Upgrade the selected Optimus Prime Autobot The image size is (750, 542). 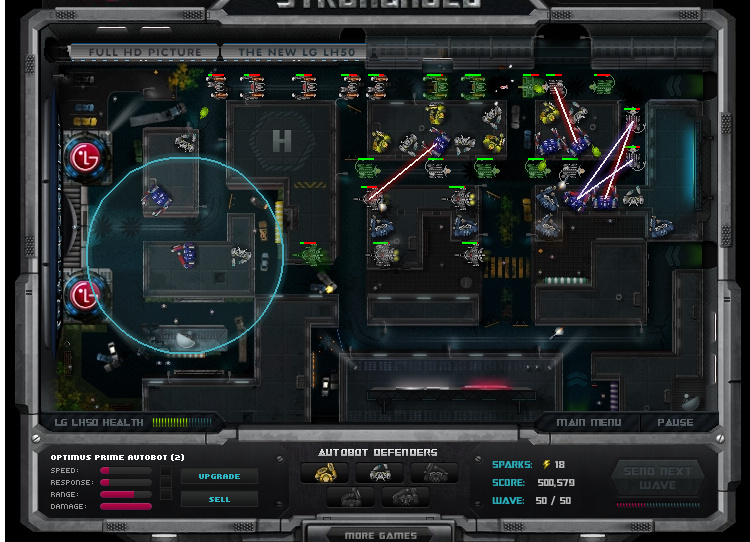tap(219, 477)
